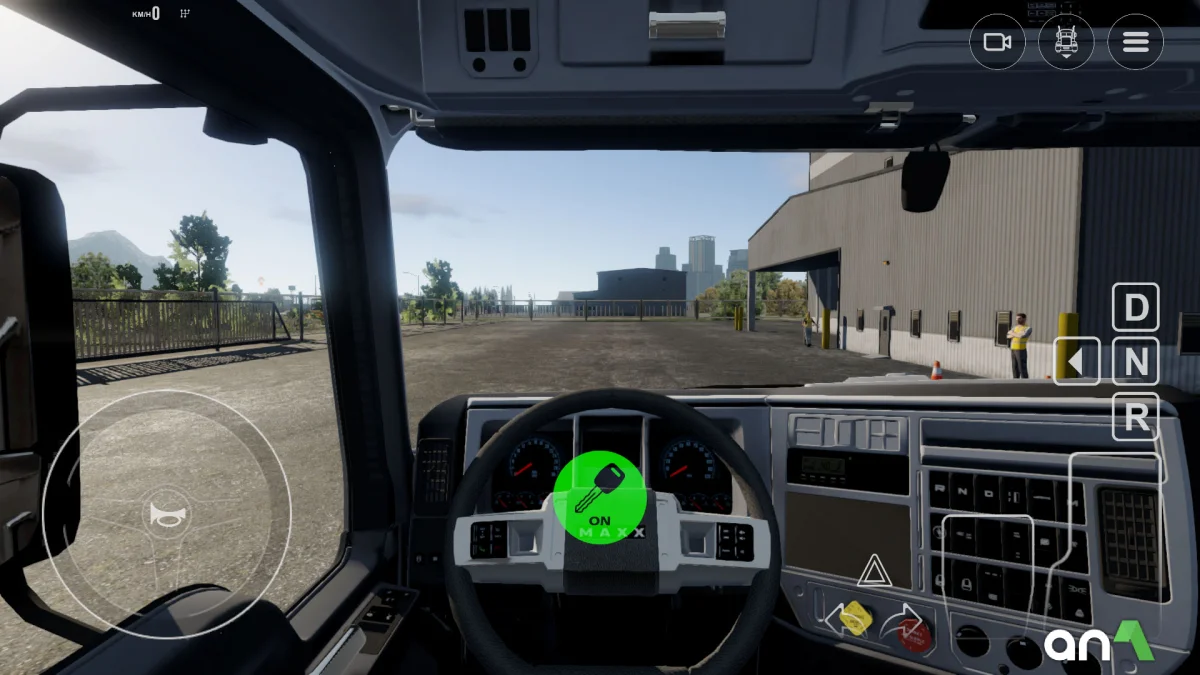Click the left-pointing triangle beside the gear selector
The height and width of the screenshot is (675, 1200).
tap(1077, 361)
